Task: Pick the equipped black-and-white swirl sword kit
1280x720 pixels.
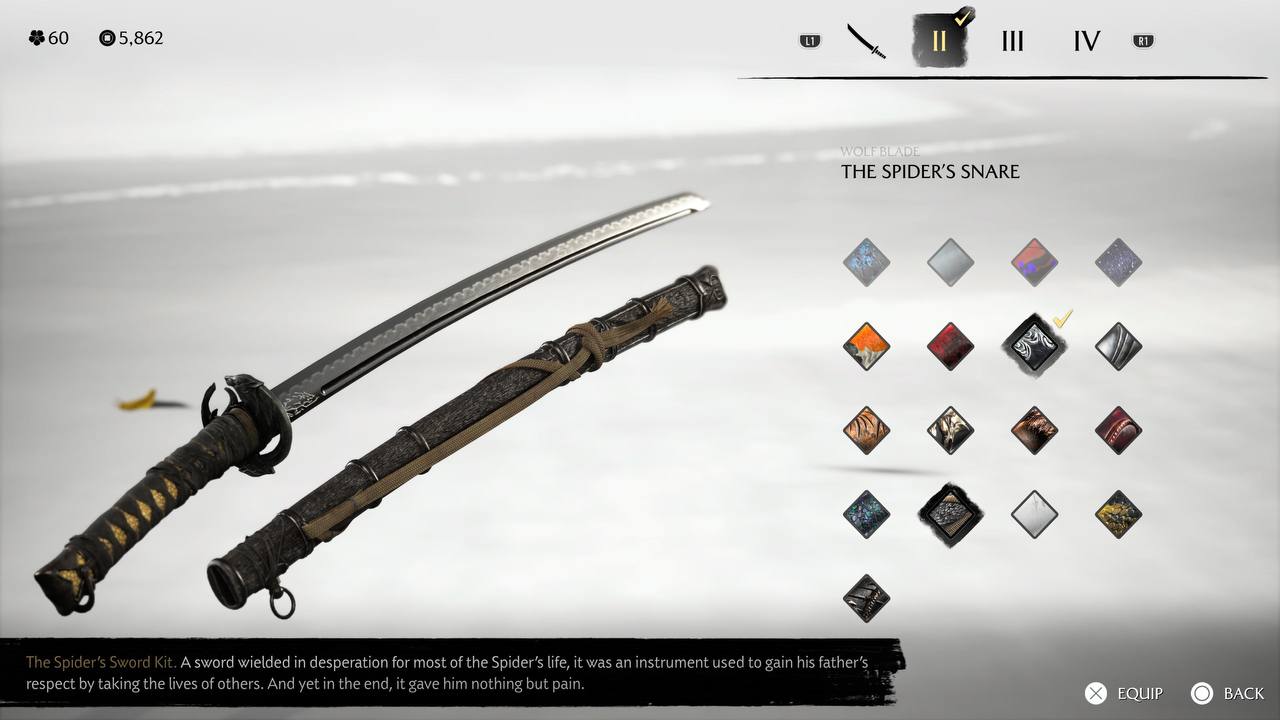Action: [1034, 347]
